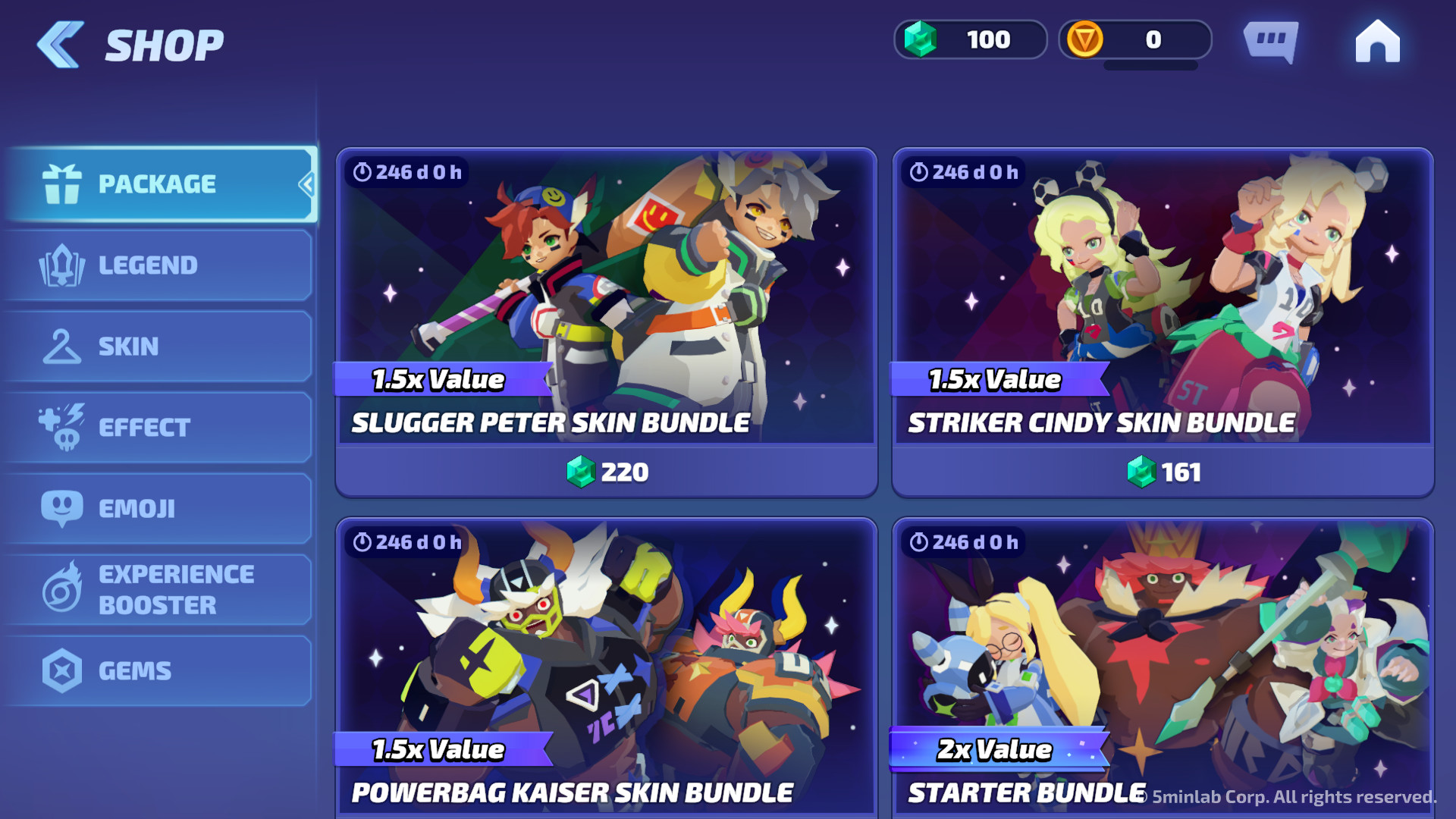The image size is (1456, 819).
Task: Open the Powerbag Kaiser Skin Bundle thumbnail
Action: tap(607, 652)
